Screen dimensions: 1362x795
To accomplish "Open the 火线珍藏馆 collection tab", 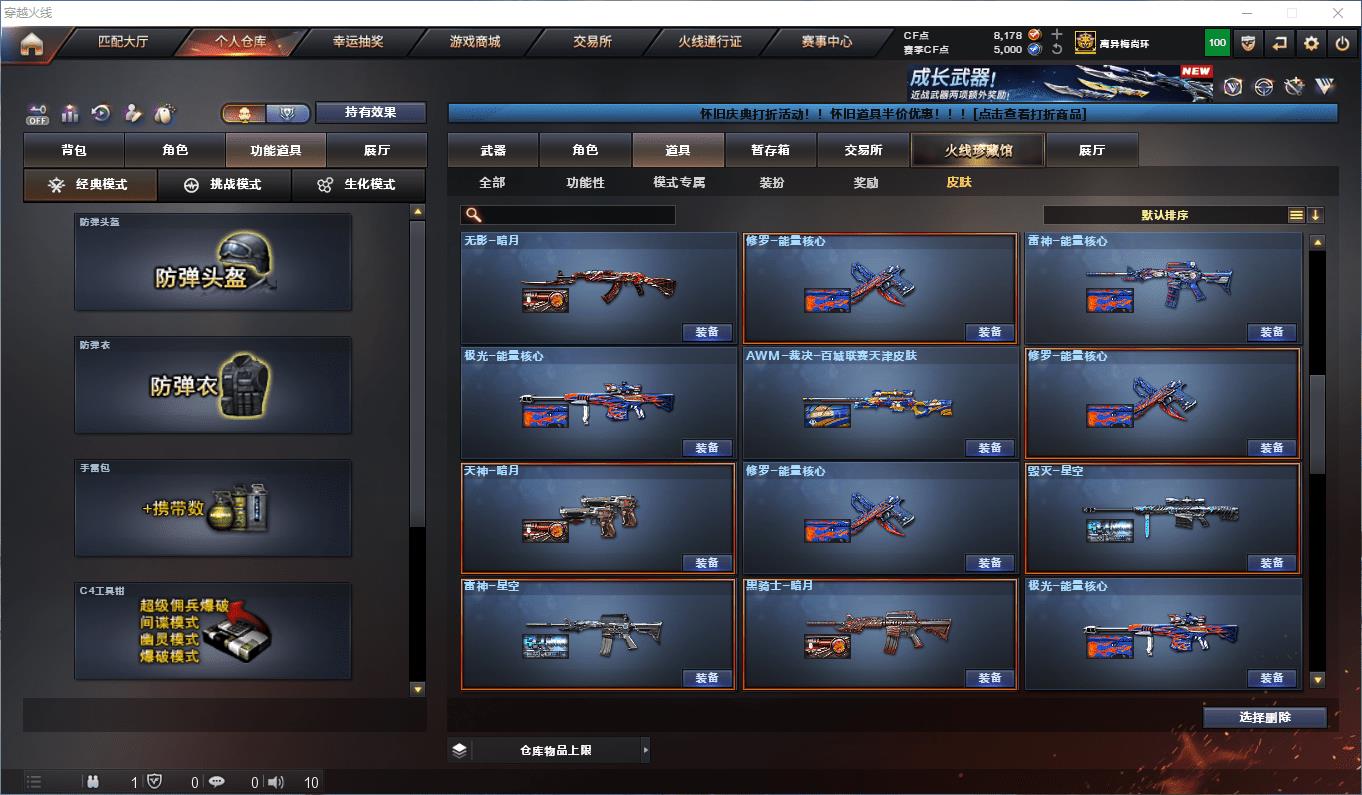I will coord(977,150).
